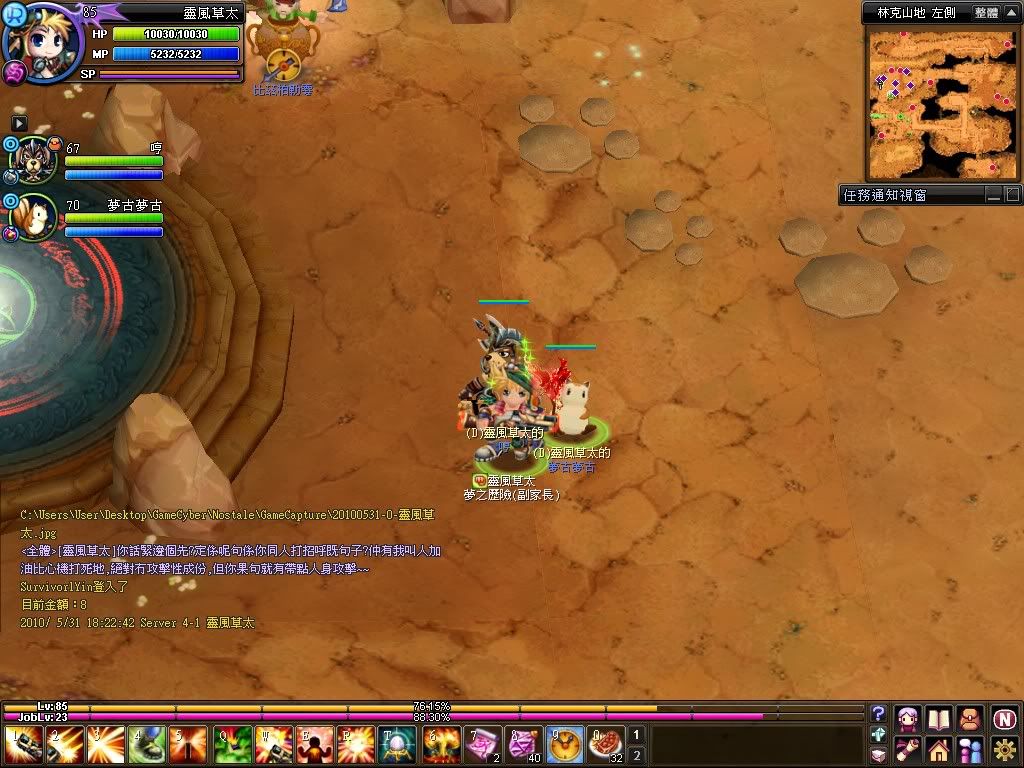This screenshot has width=1024, height=768.
Task: Maximize the 任務通知視窗 quest panel
Action: tap(1011, 195)
